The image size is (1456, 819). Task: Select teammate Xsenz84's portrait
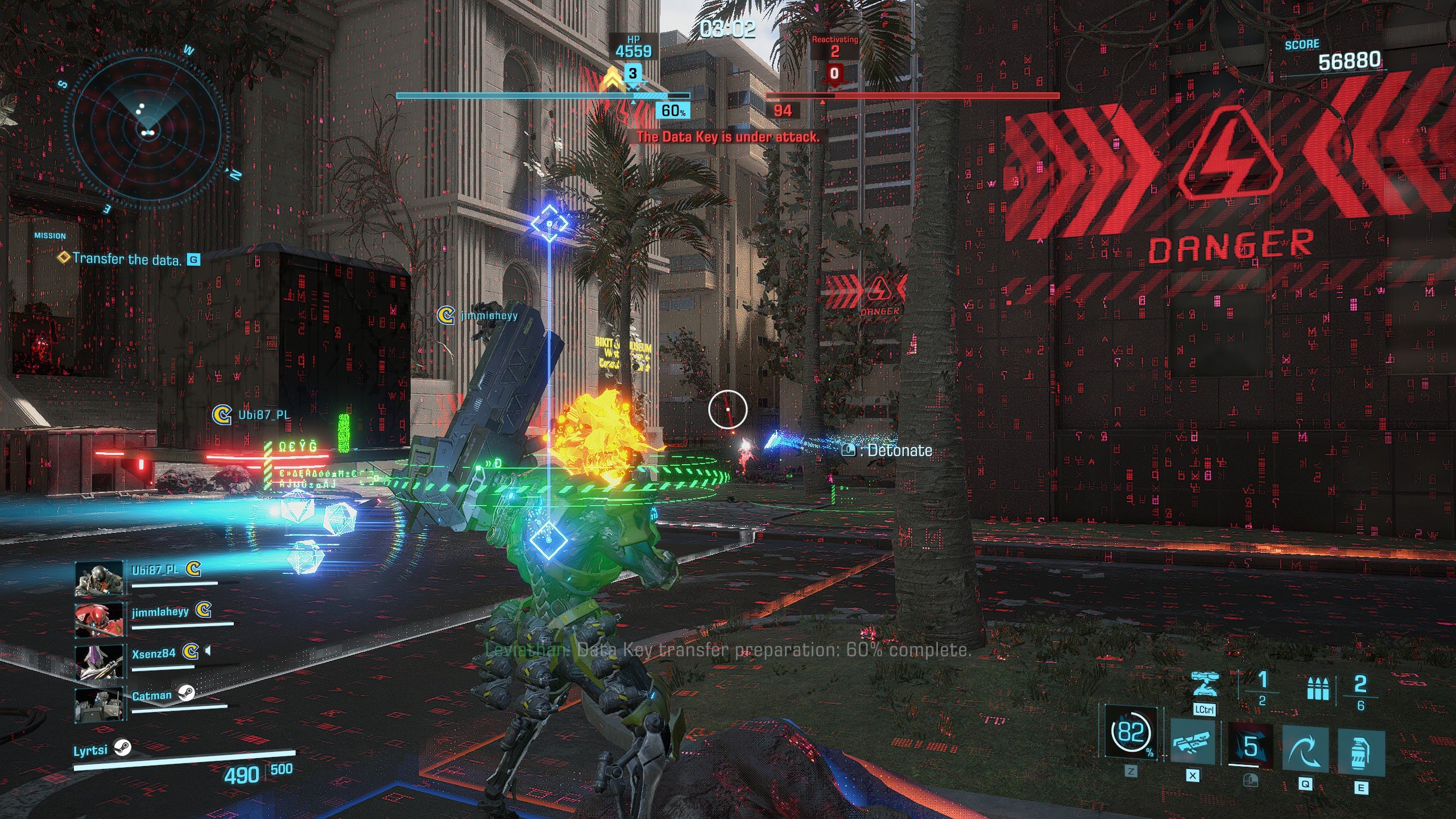99,662
